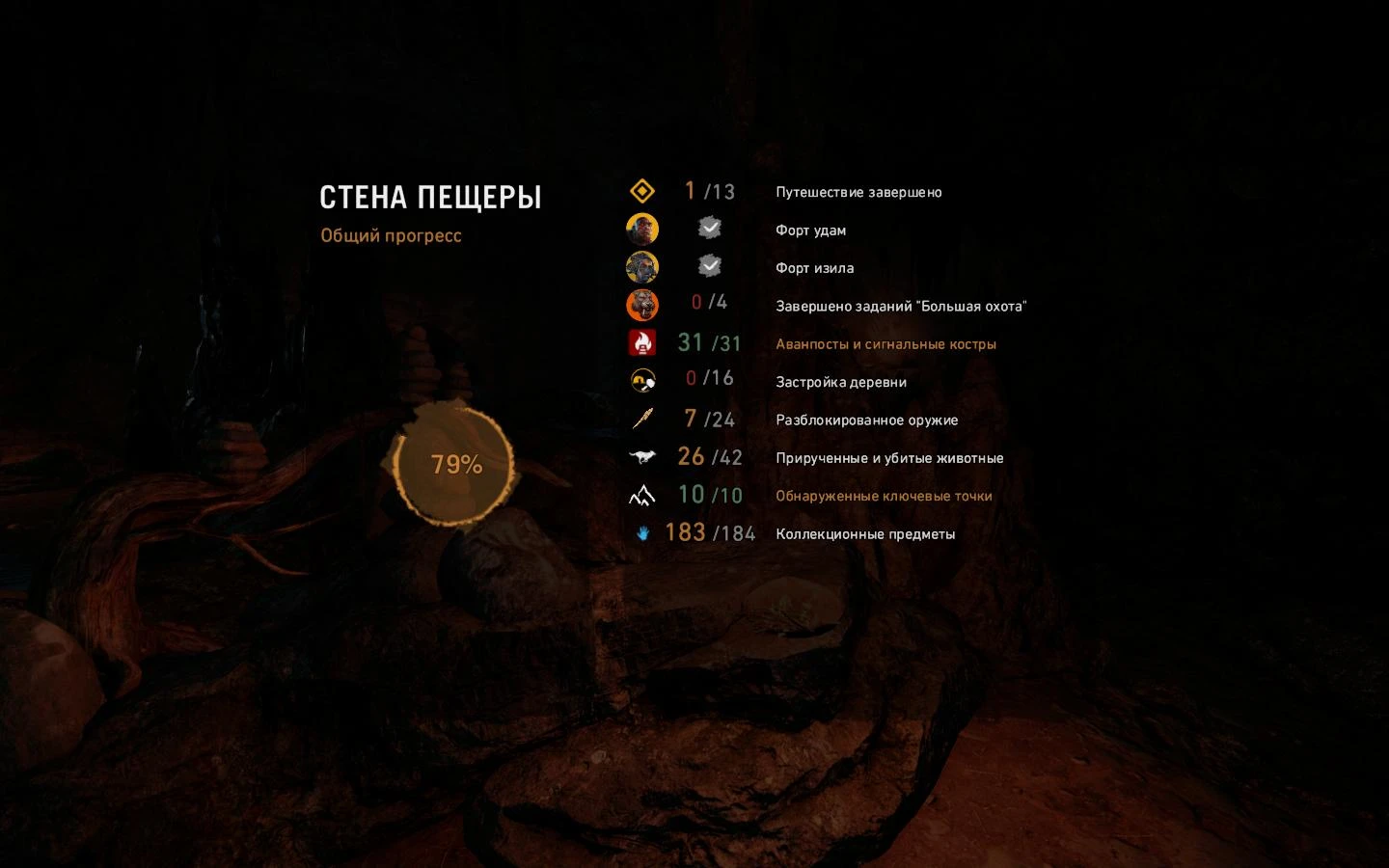Select the wolf icon for tamed animals
The image size is (1389, 868).
[643, 456]
